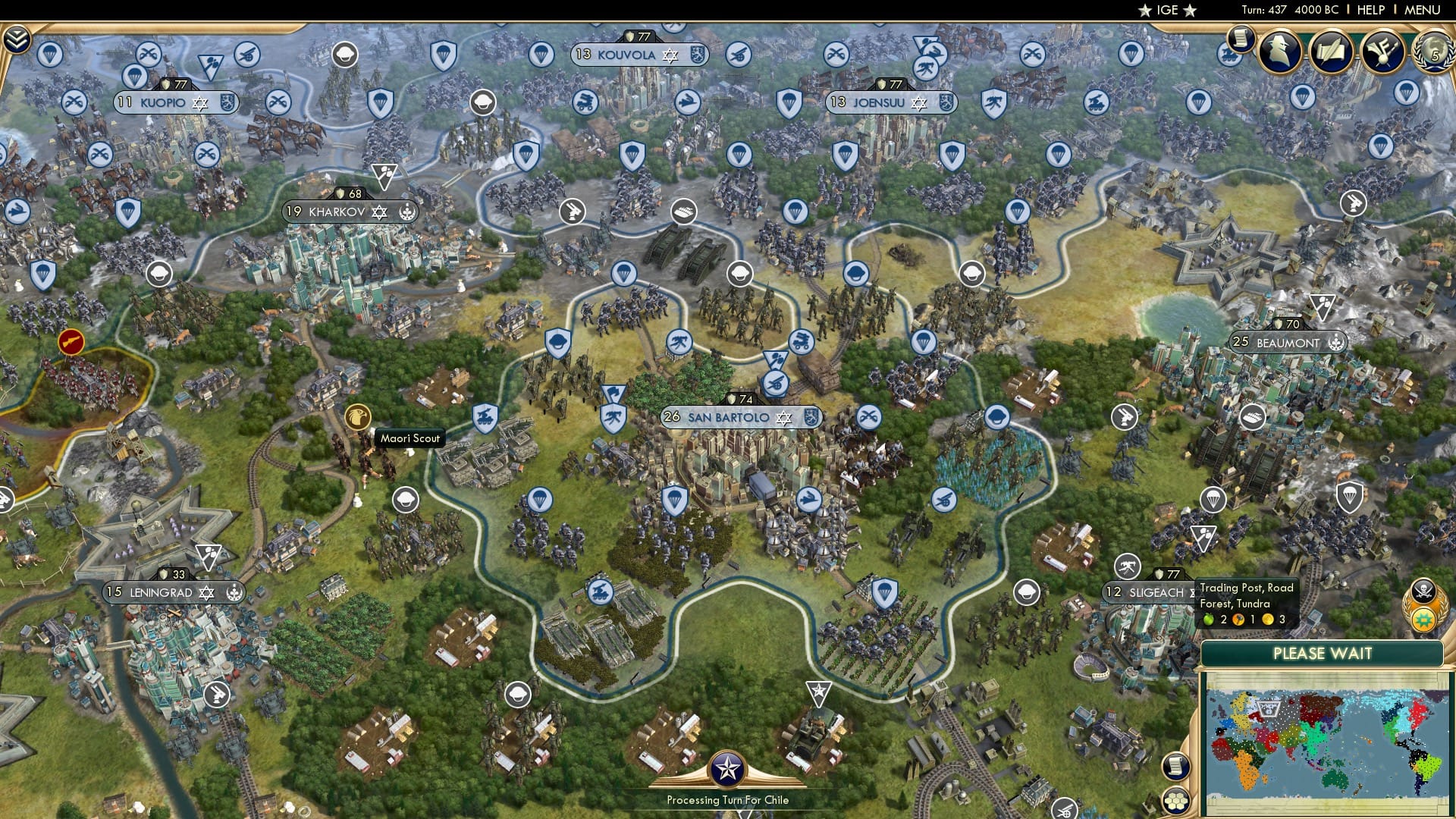Click the yellow star city-state notification
Image resolution: width=1456 pixels, height=819 pixels.
point(1424,621)
